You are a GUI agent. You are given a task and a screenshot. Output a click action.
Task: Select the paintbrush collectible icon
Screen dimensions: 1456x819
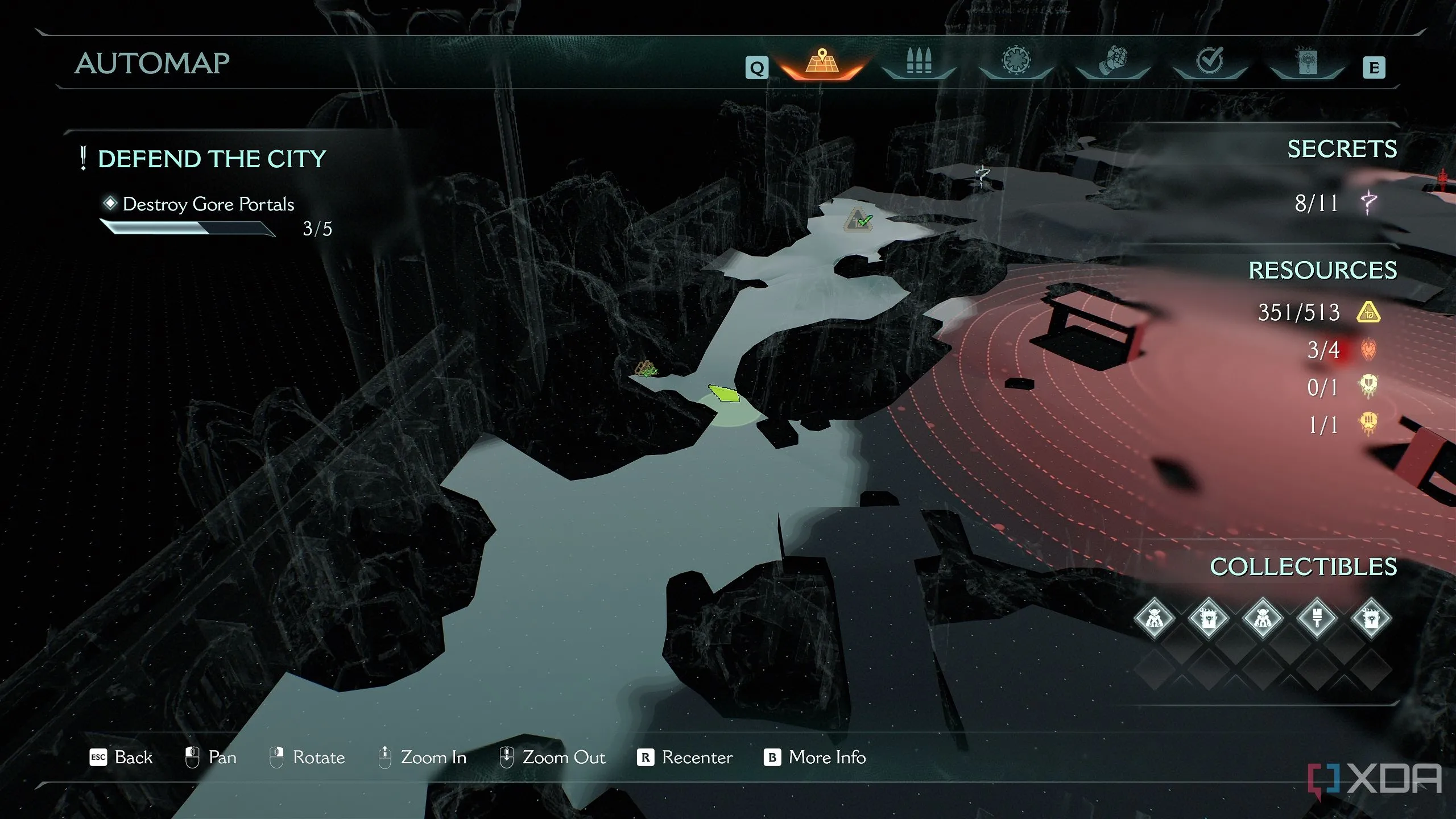click(x=1317, y=618)
